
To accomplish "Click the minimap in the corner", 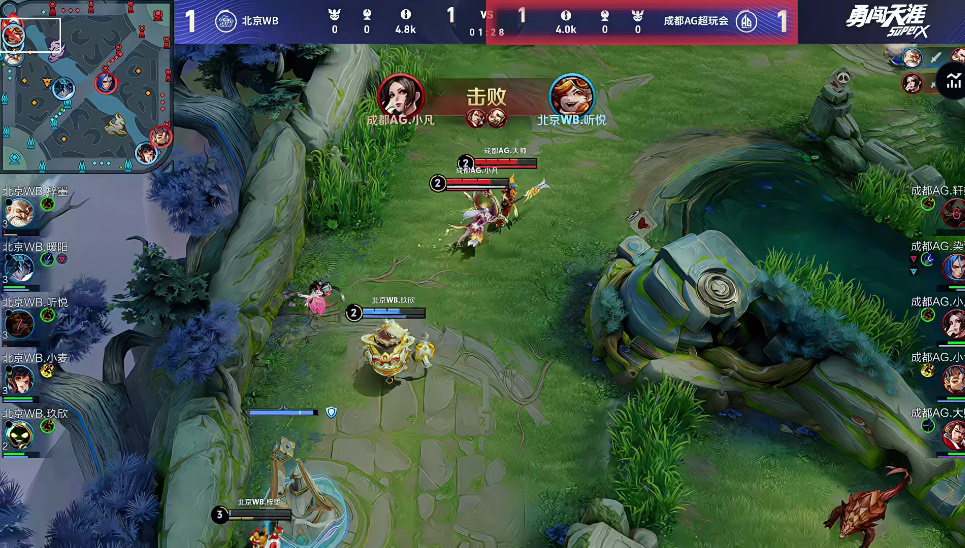I will pos(87,86).
